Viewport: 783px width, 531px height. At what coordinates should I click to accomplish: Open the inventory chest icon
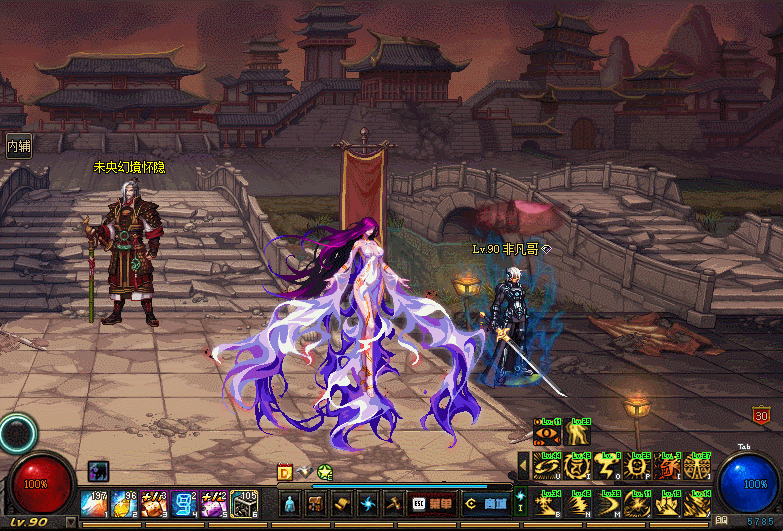[315, 504]
